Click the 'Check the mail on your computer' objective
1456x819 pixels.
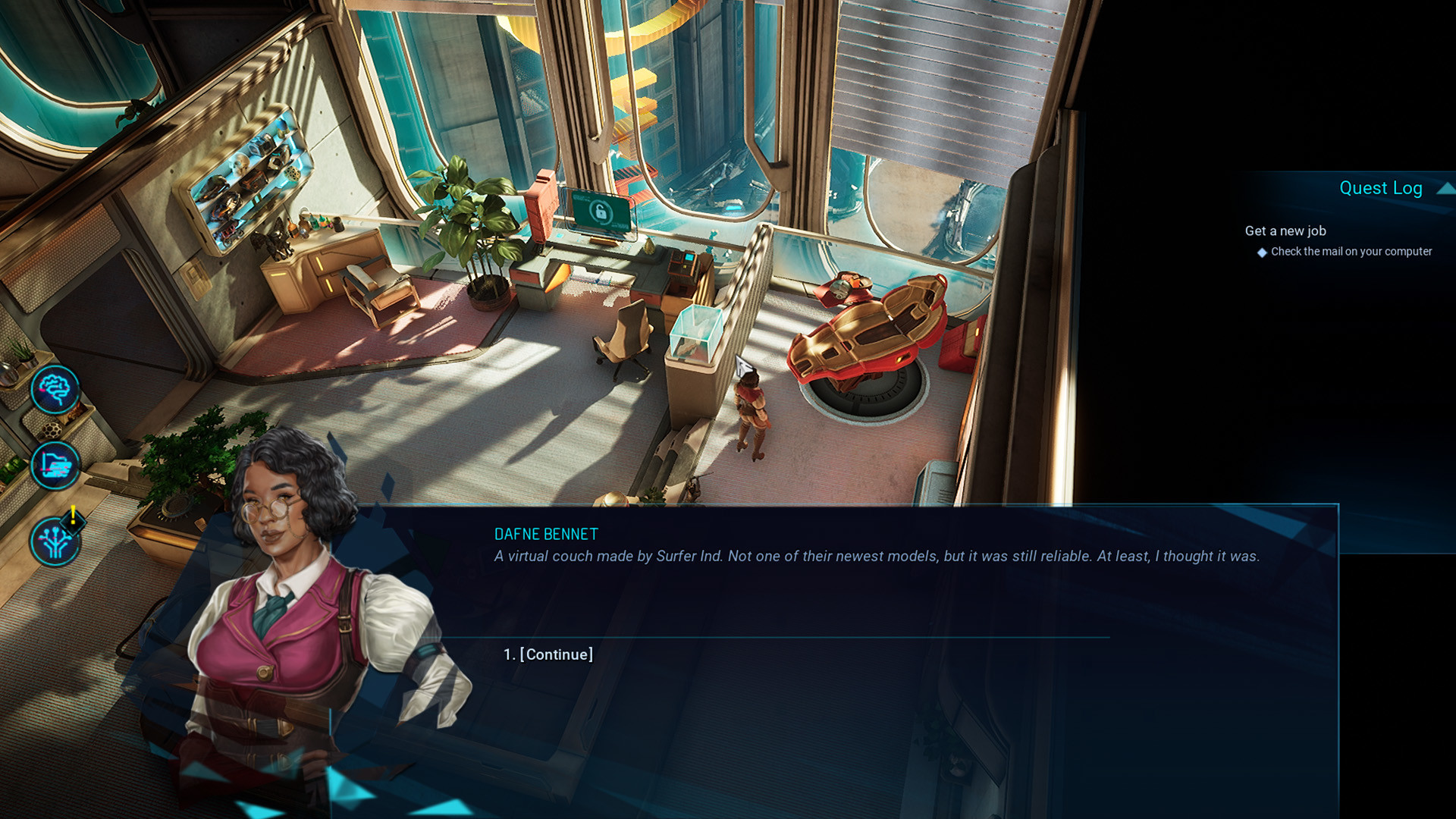tap(1351, 252)
